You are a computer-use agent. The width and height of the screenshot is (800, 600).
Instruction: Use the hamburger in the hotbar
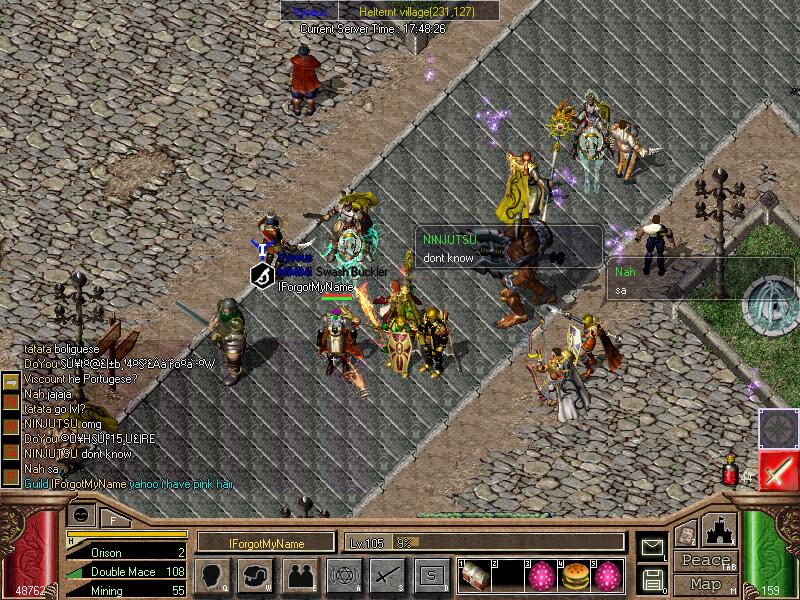coord(575,576)
